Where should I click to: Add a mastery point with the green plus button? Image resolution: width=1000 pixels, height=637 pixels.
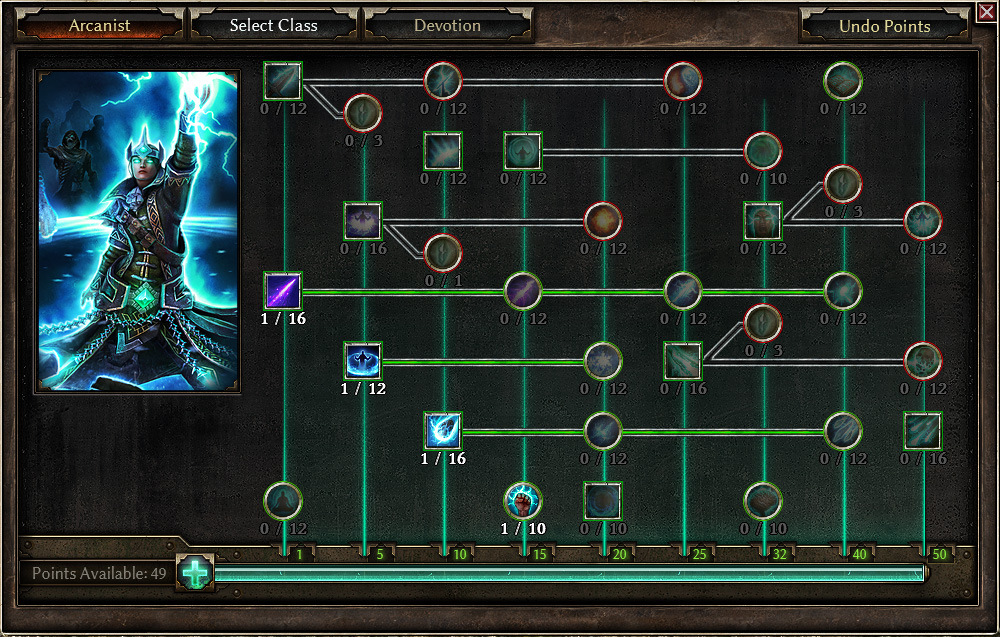pos(196,573)
